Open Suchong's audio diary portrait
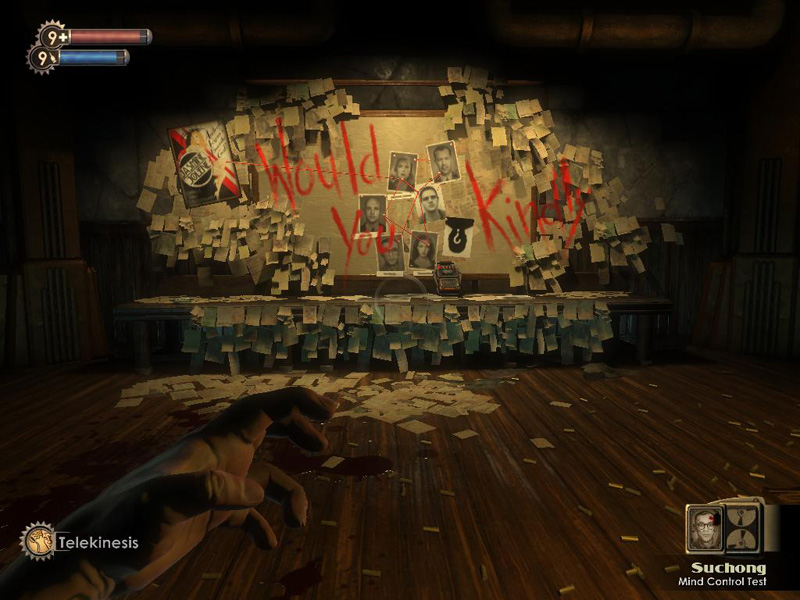Image resolution: width=800 pixels, height=600 pixels. (704, 527)
